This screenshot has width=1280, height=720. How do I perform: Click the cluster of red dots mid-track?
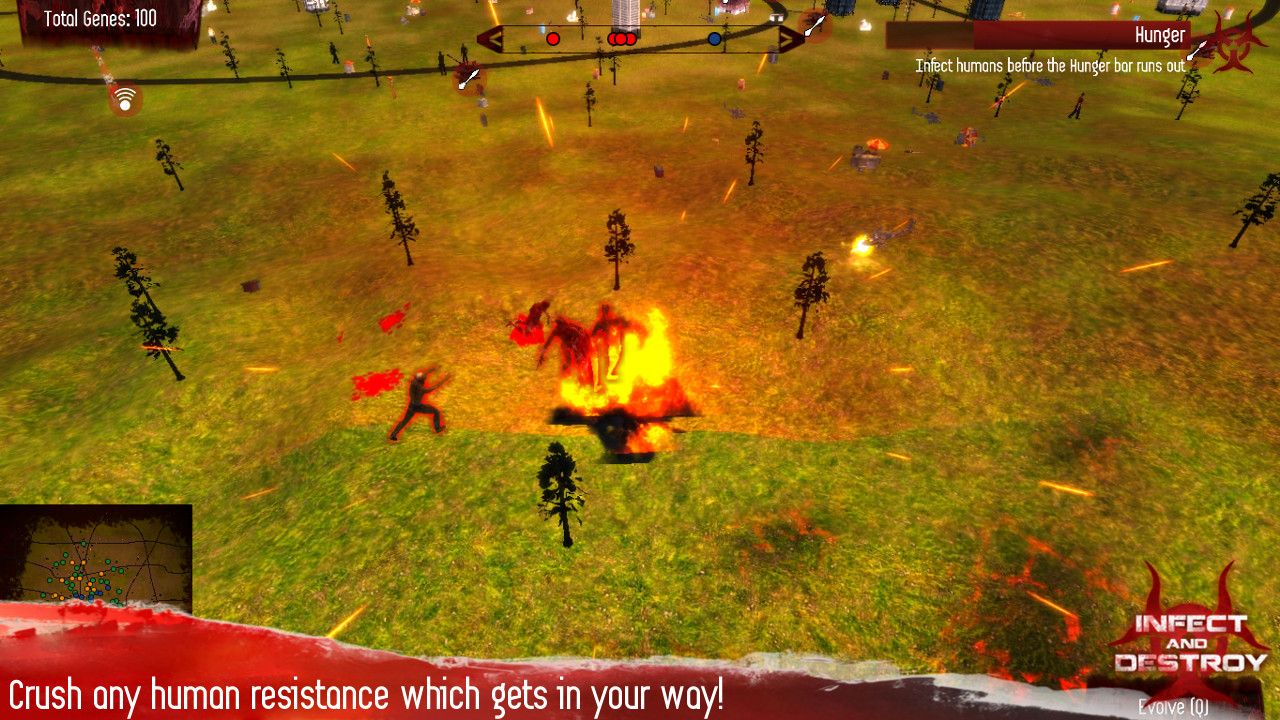pyautogui.click(x=621, y=38)
